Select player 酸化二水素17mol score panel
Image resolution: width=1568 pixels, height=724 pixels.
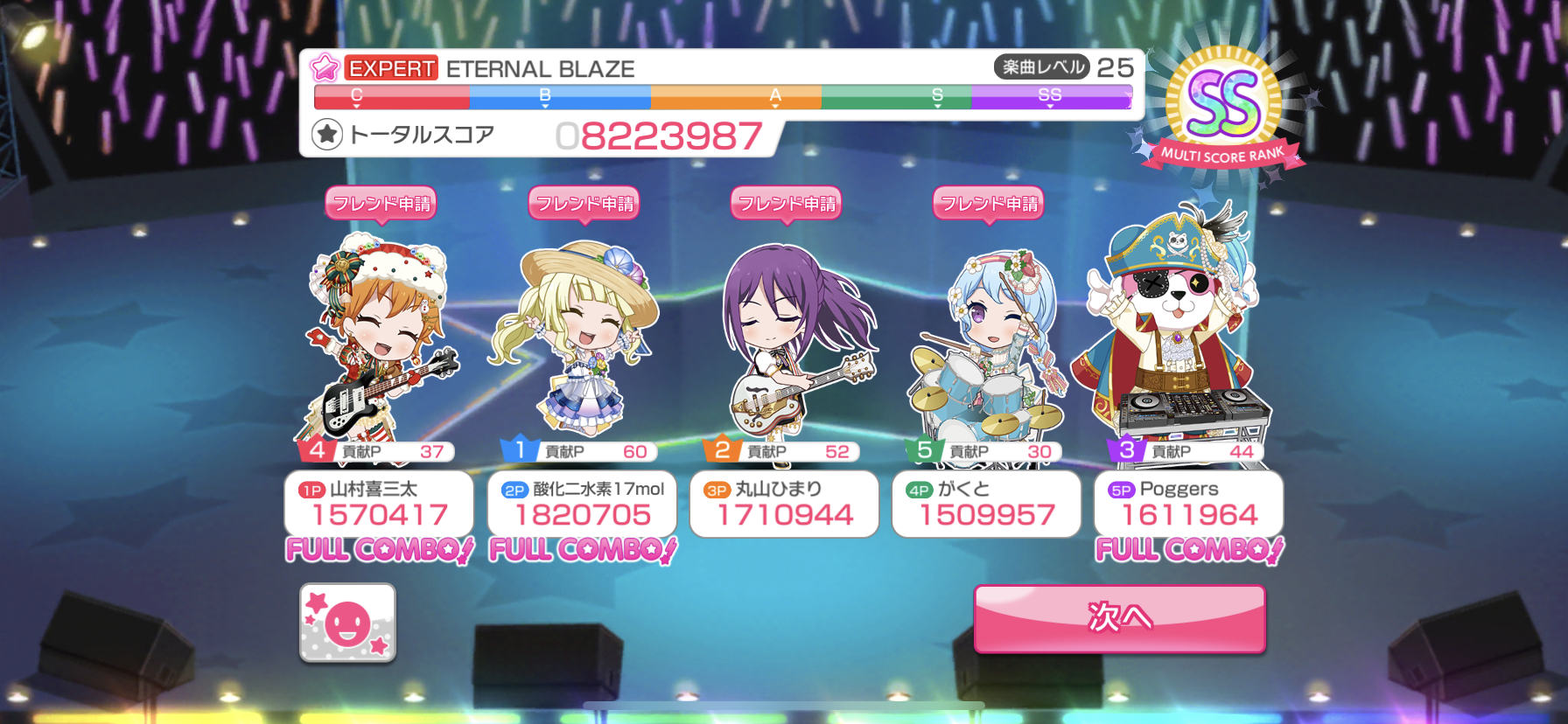(582, 504)
